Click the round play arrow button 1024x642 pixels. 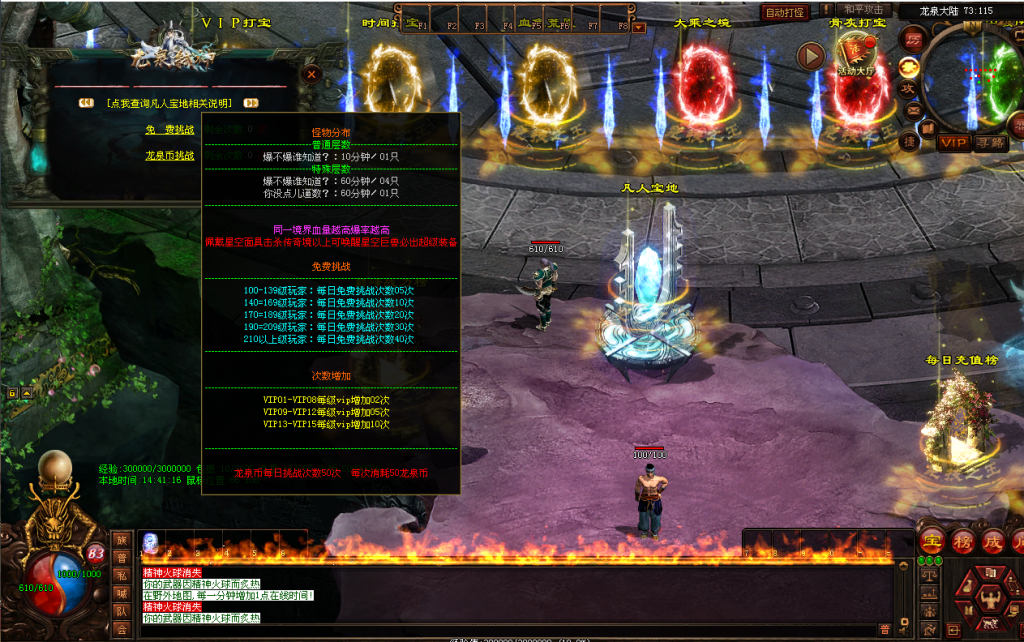click(810, 56)
